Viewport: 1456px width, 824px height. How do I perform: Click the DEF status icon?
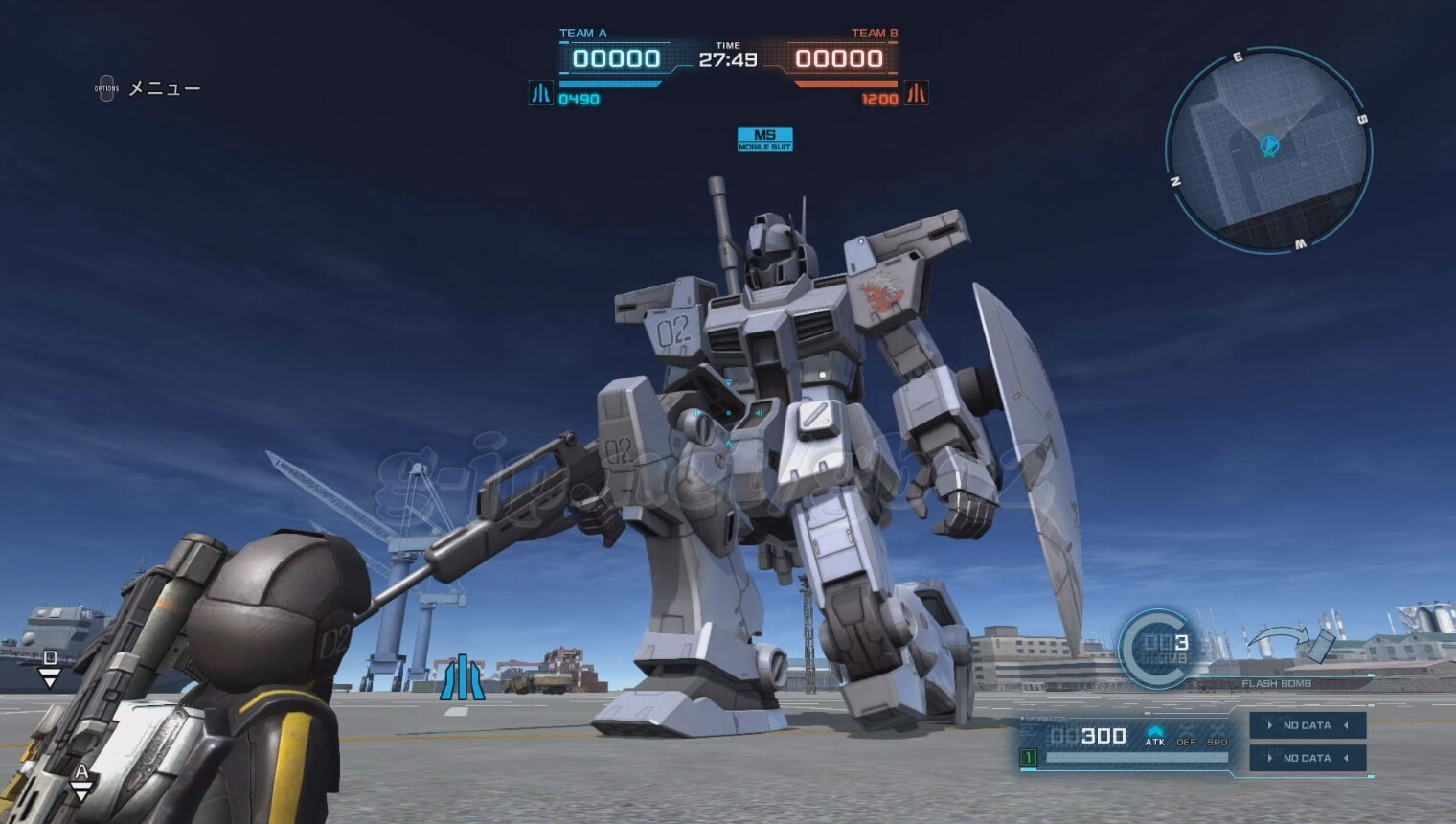pyautogui.click(x=1186, y=736)
